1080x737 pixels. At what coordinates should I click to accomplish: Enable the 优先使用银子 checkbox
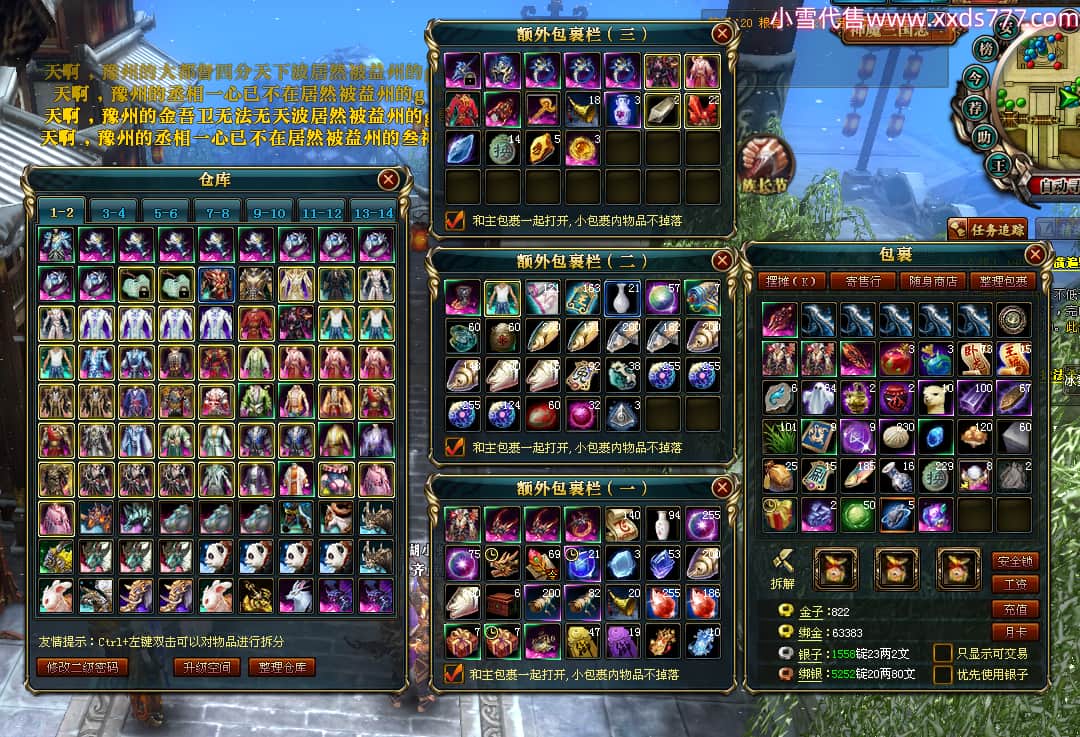942,675
